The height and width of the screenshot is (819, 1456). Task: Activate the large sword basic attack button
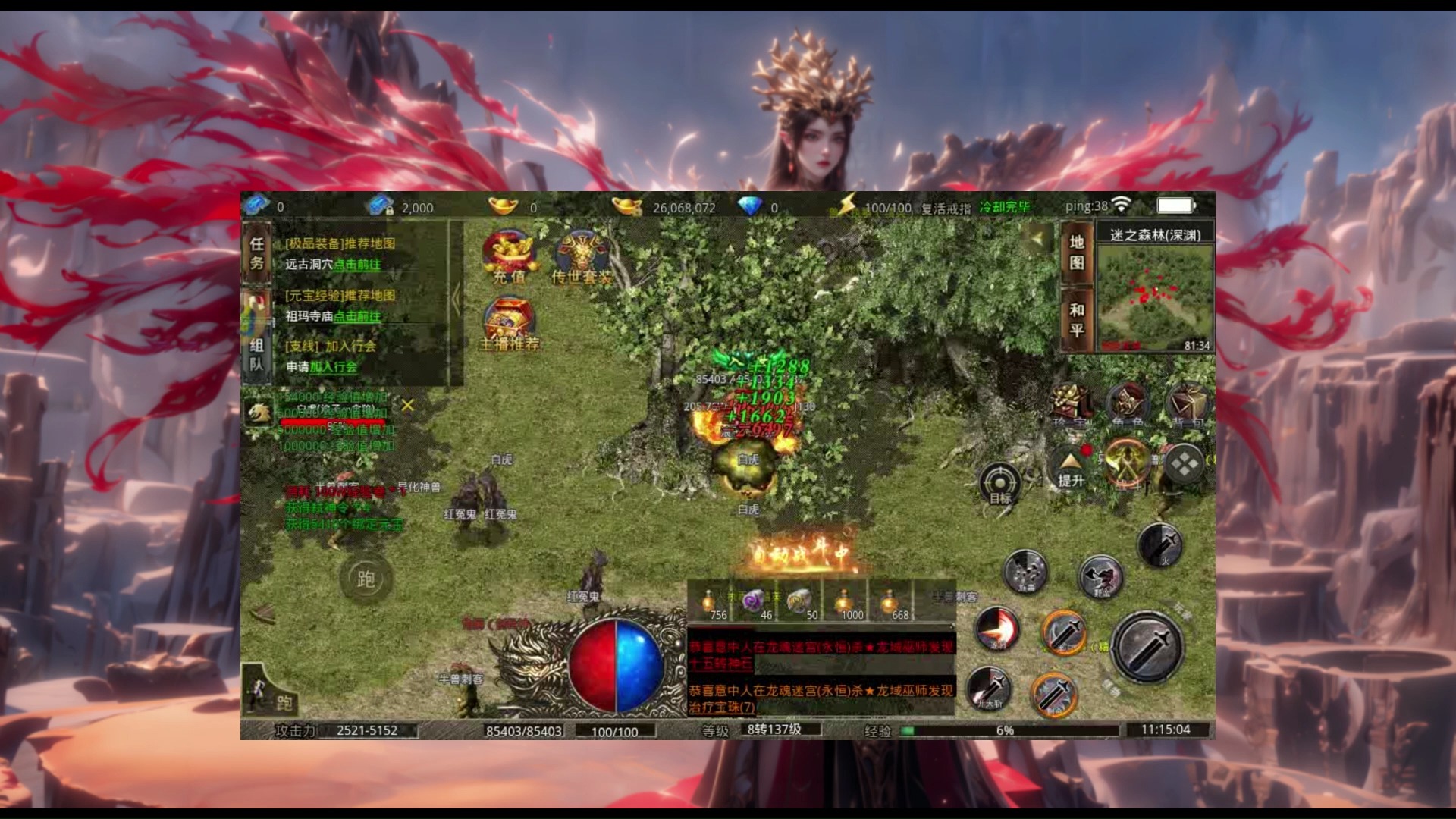(x=1147, y=647)
